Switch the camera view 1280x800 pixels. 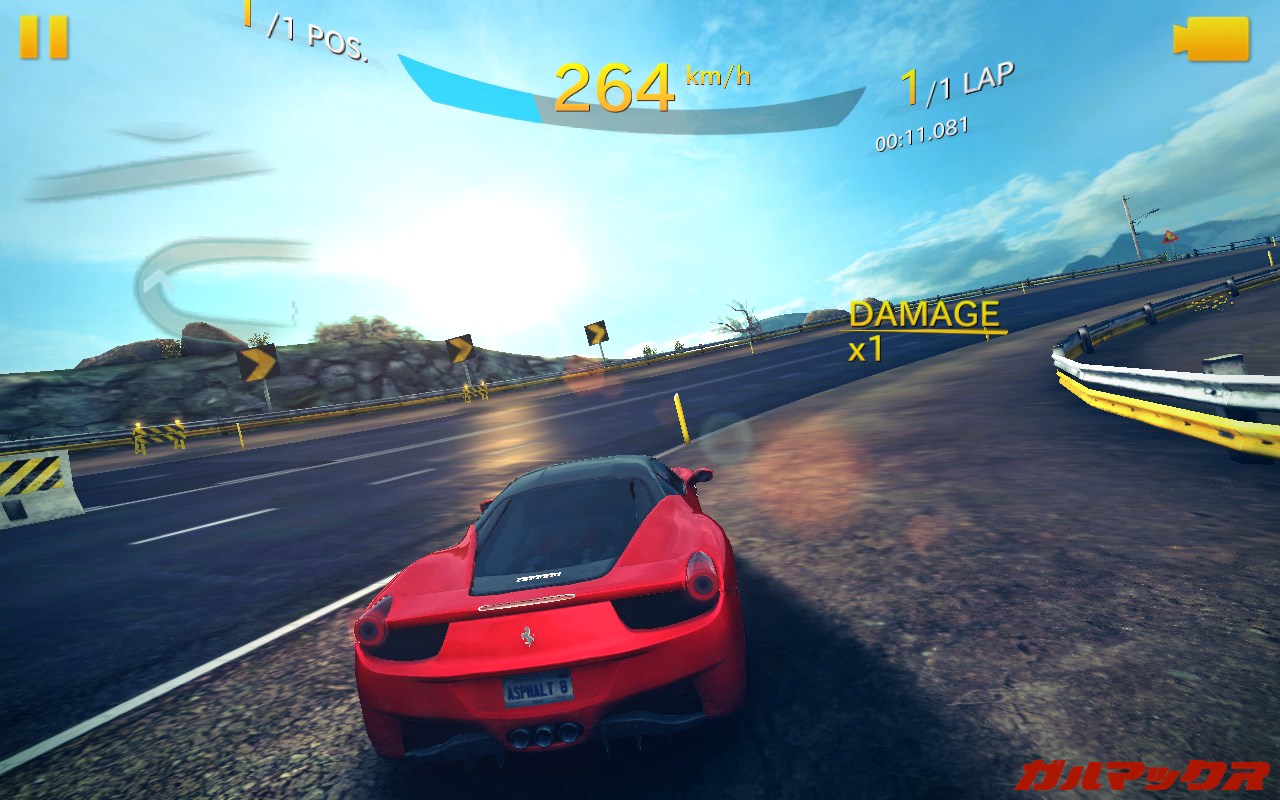point(1211,39)
